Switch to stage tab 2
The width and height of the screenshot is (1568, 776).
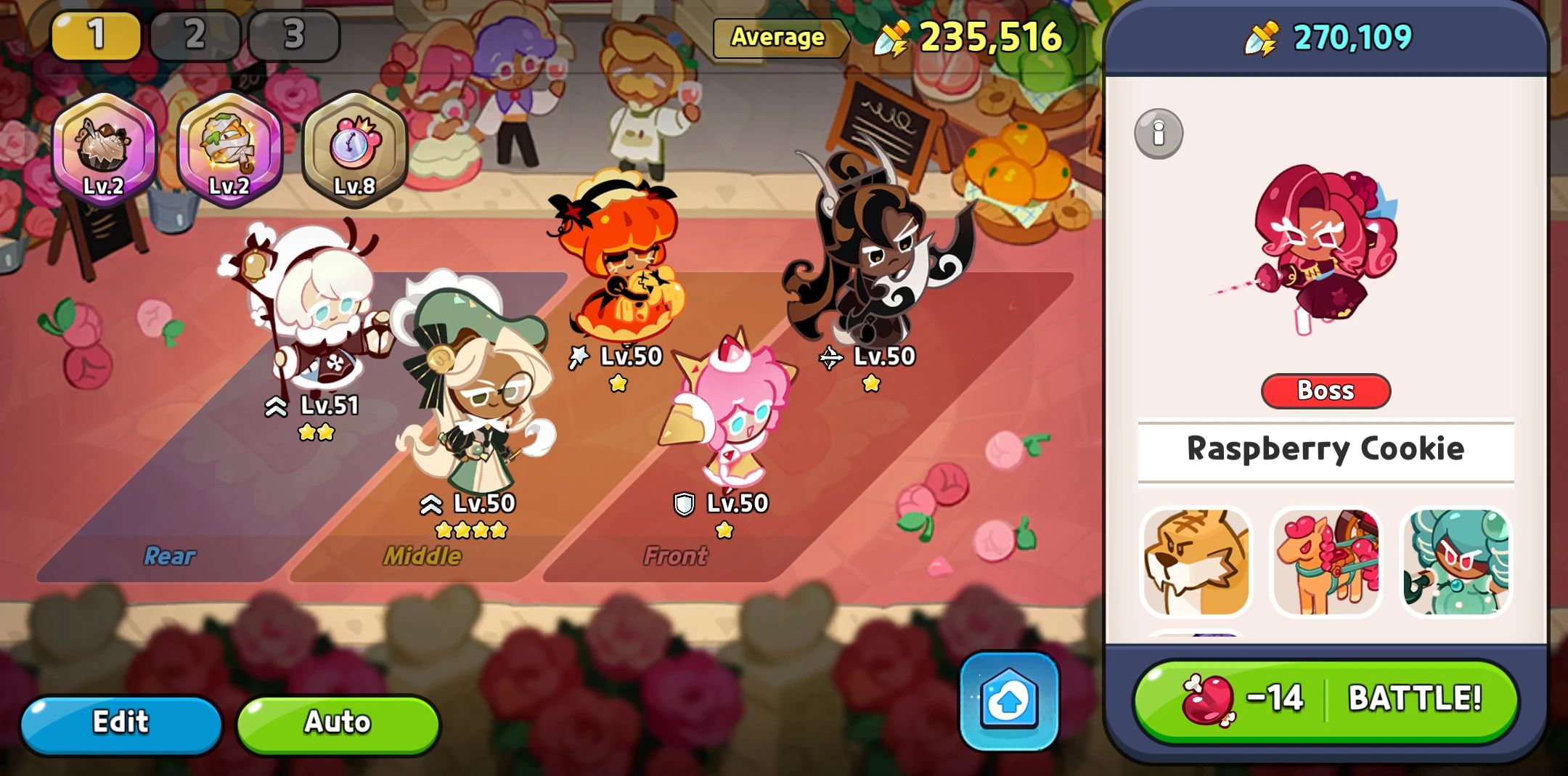click(193, 34)
